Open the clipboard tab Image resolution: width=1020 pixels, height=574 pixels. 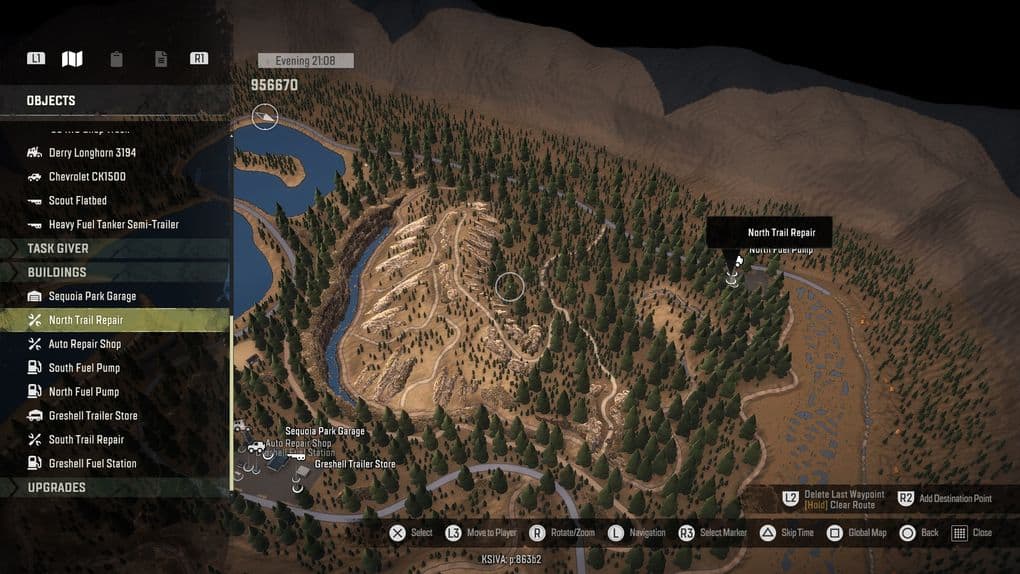(117, 59)
